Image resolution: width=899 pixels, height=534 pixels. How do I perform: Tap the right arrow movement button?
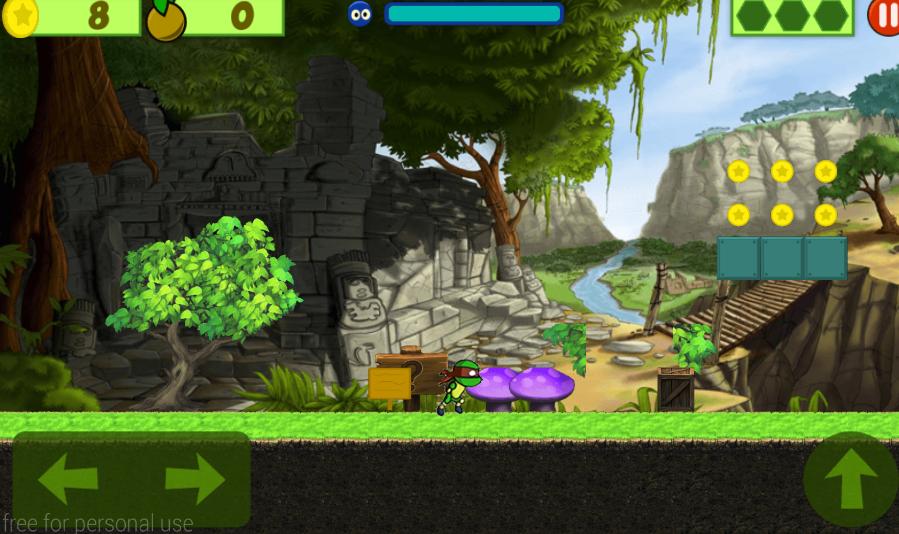click(195, 479)
